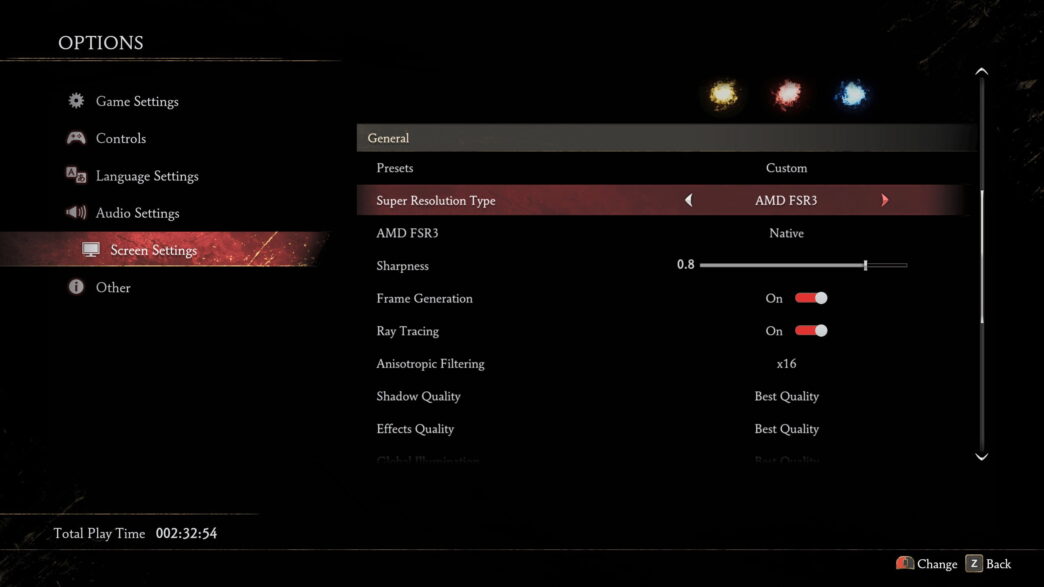
Task: Select the Controls menu entry
Action: [120, 139]
